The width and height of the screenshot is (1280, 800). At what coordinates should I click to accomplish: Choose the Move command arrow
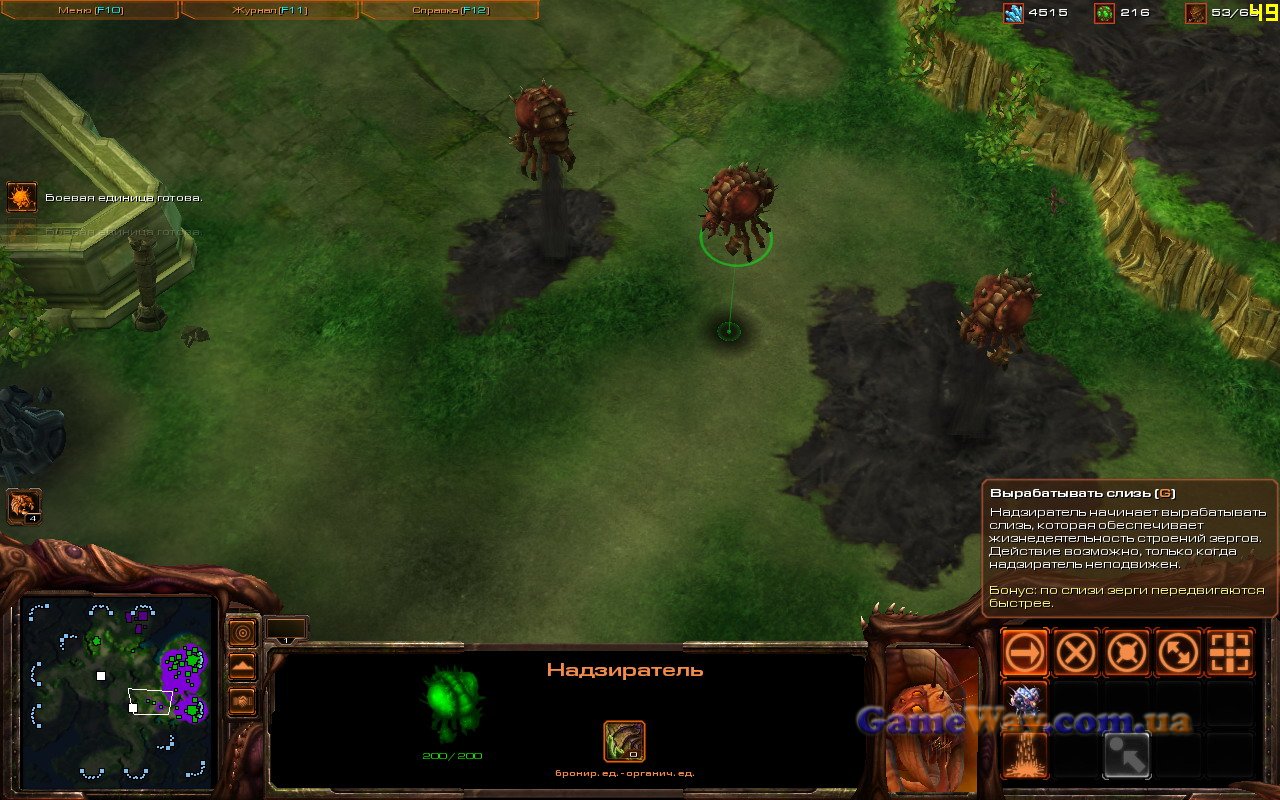click(x=1025, y=654)
